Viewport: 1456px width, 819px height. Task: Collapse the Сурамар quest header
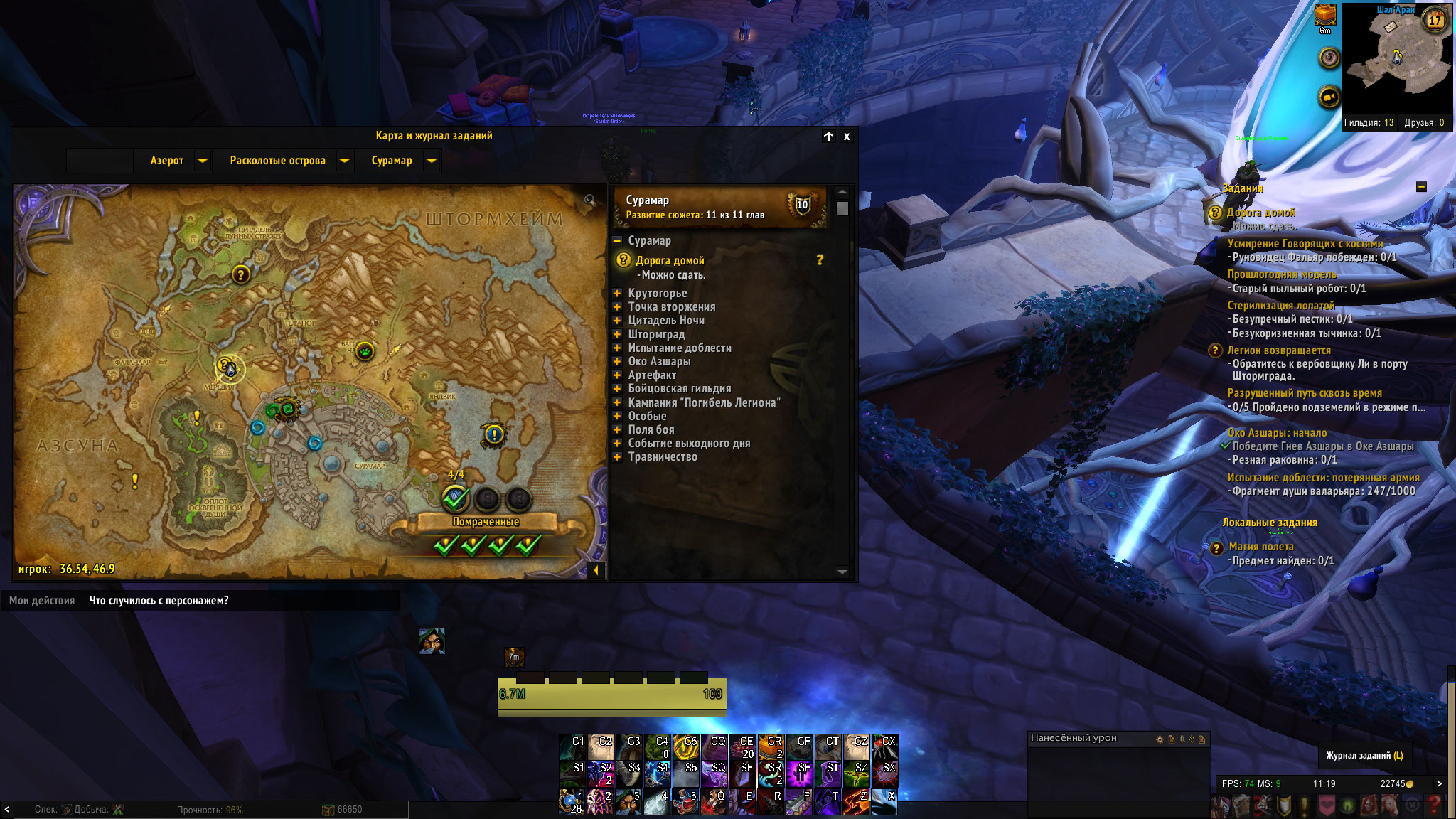[617, 241]
